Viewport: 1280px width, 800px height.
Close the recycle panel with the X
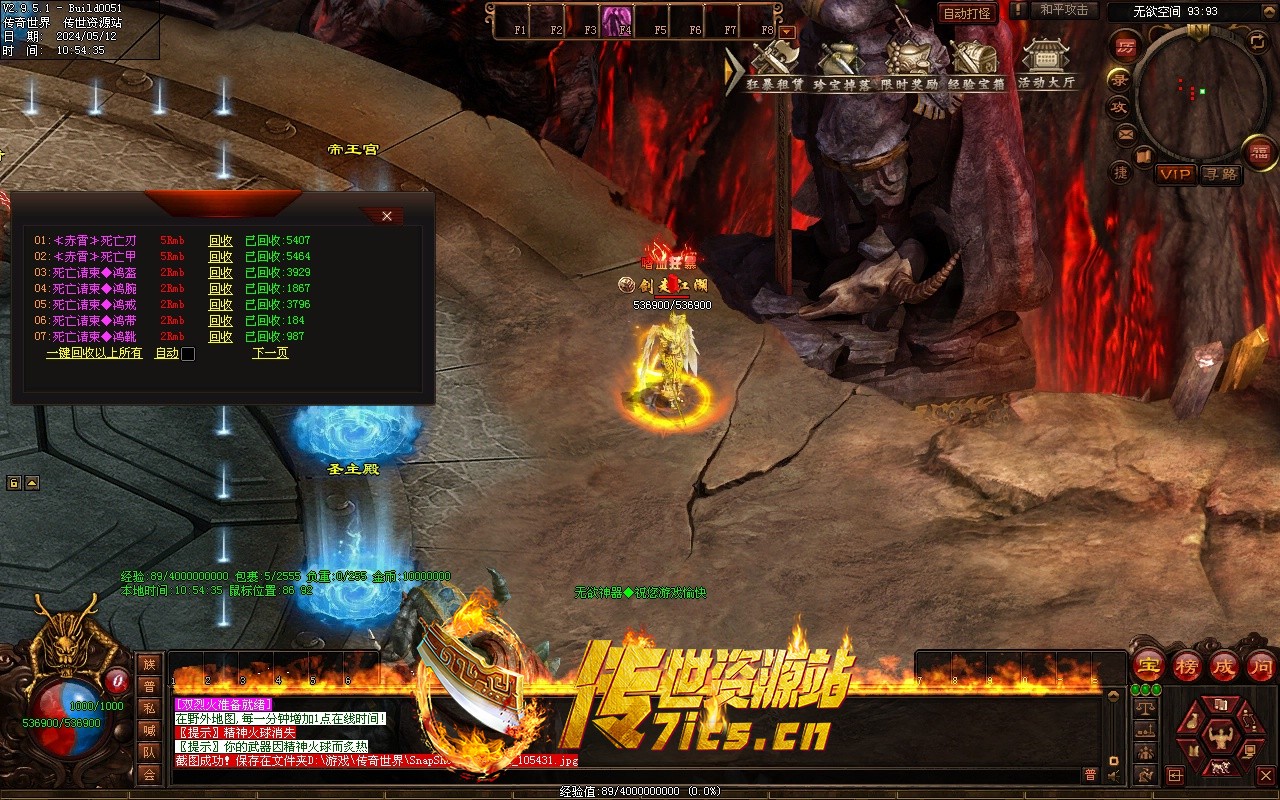pyautogui.click(x=387, y=216)
